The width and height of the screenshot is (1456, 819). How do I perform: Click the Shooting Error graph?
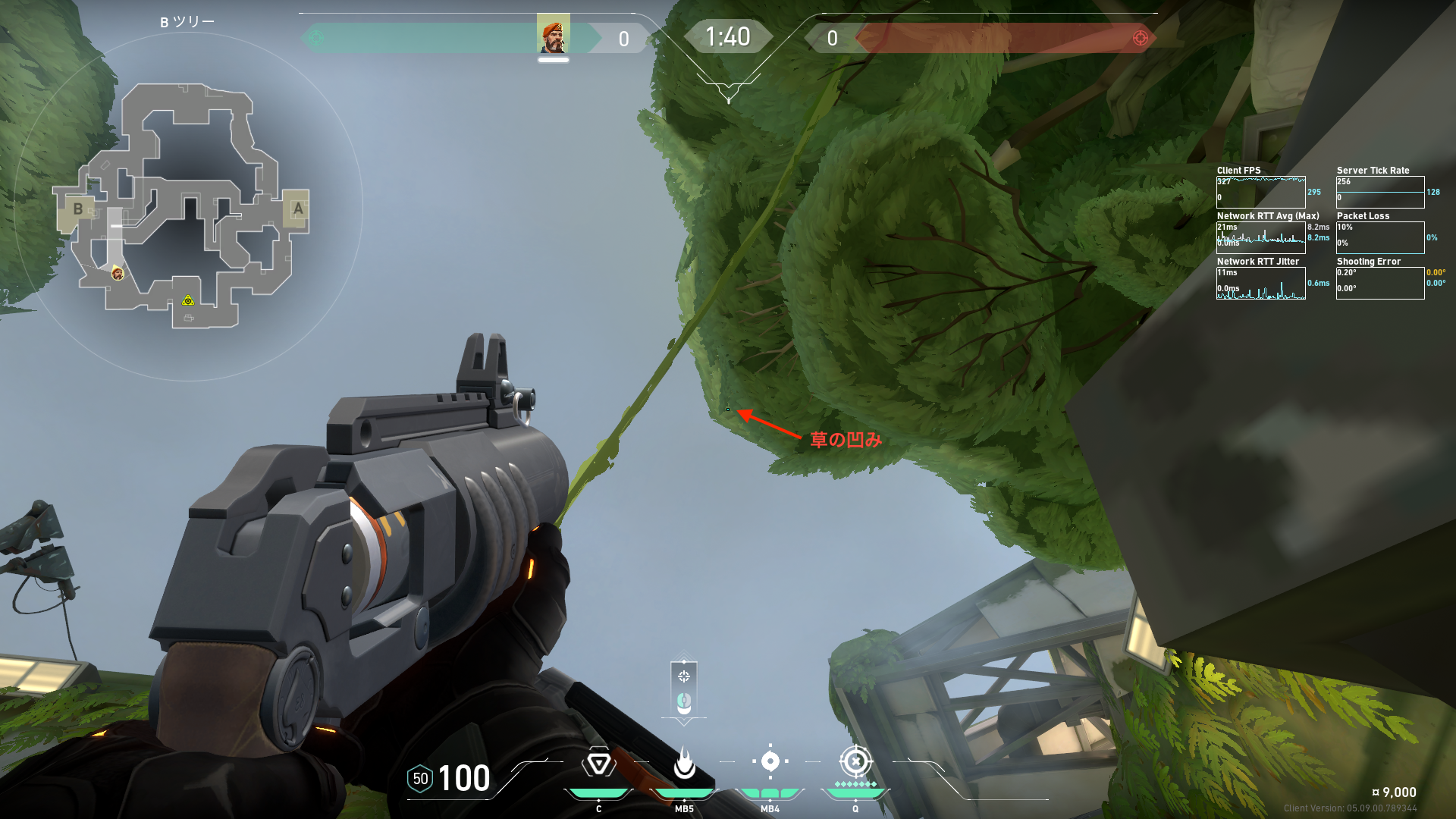click(1379, 283)
